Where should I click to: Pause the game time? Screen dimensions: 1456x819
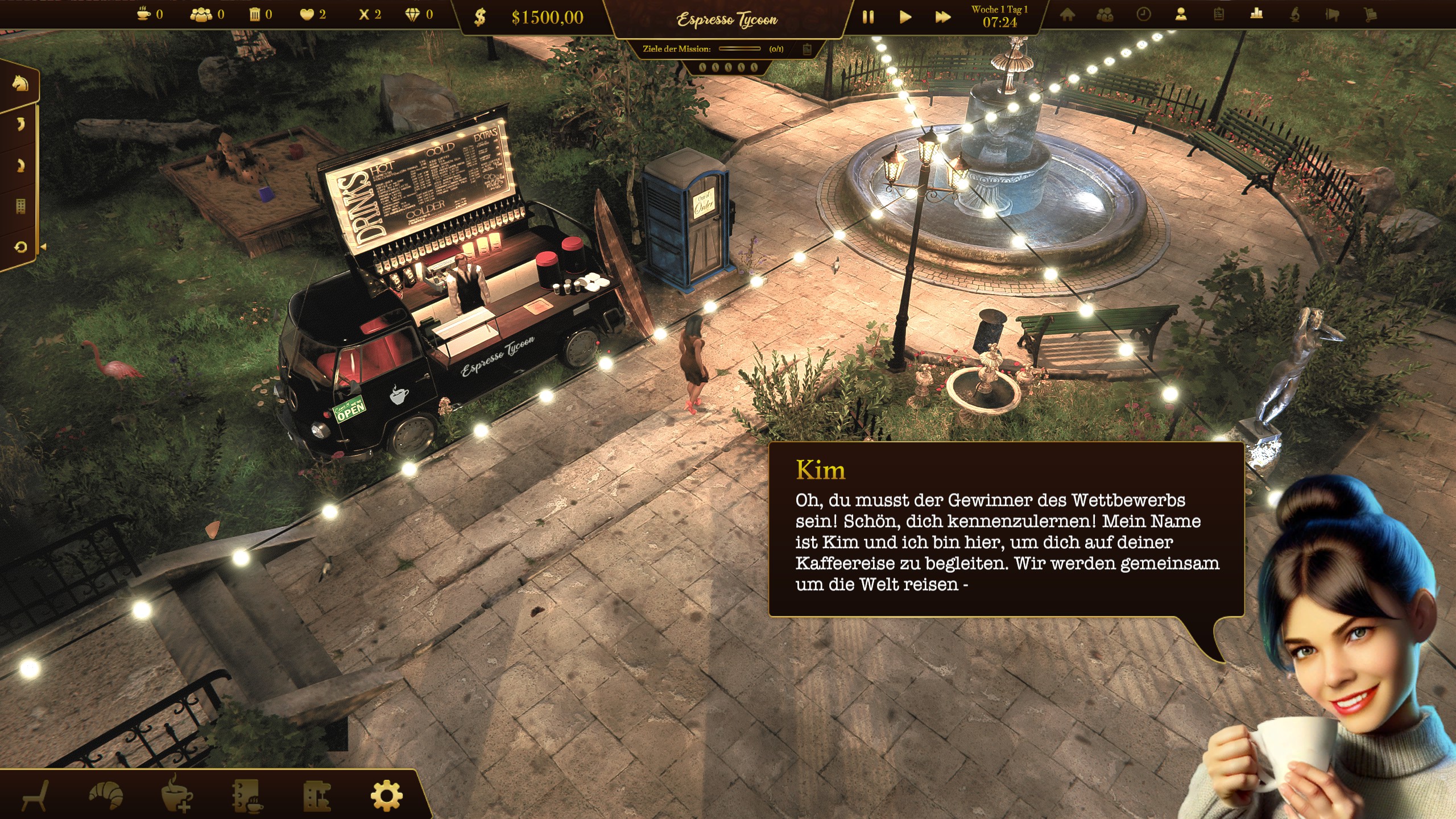click(868, 17)
